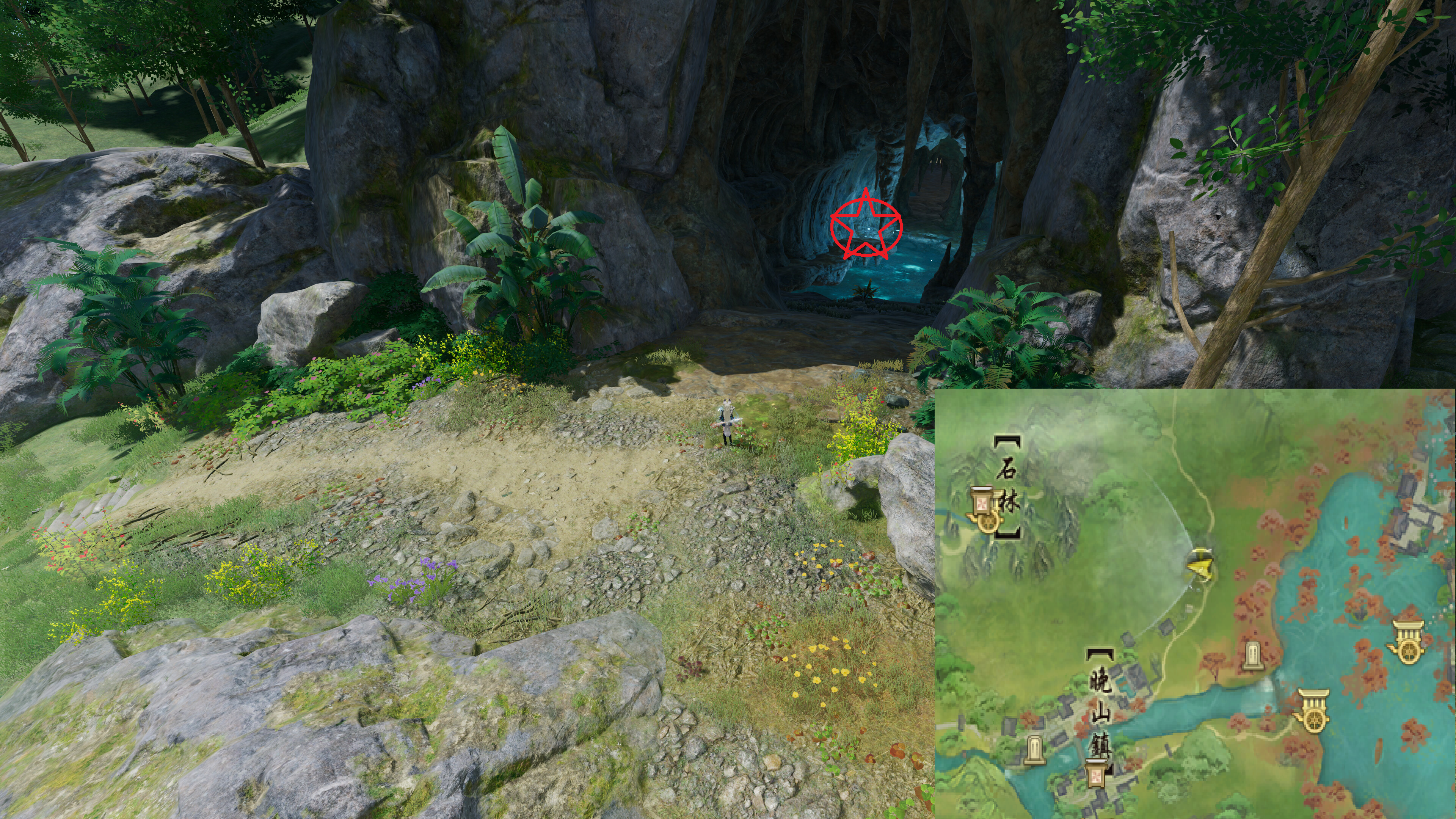
Task: Click the stone tablet marker among the red trees
Action: 1252,657
